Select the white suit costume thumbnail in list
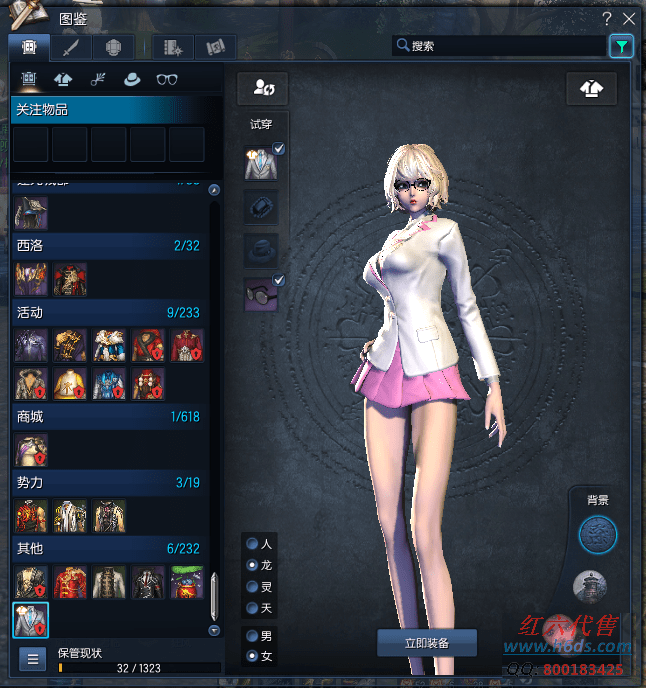This screenshot has height=688, width=646. coord(30,620)
